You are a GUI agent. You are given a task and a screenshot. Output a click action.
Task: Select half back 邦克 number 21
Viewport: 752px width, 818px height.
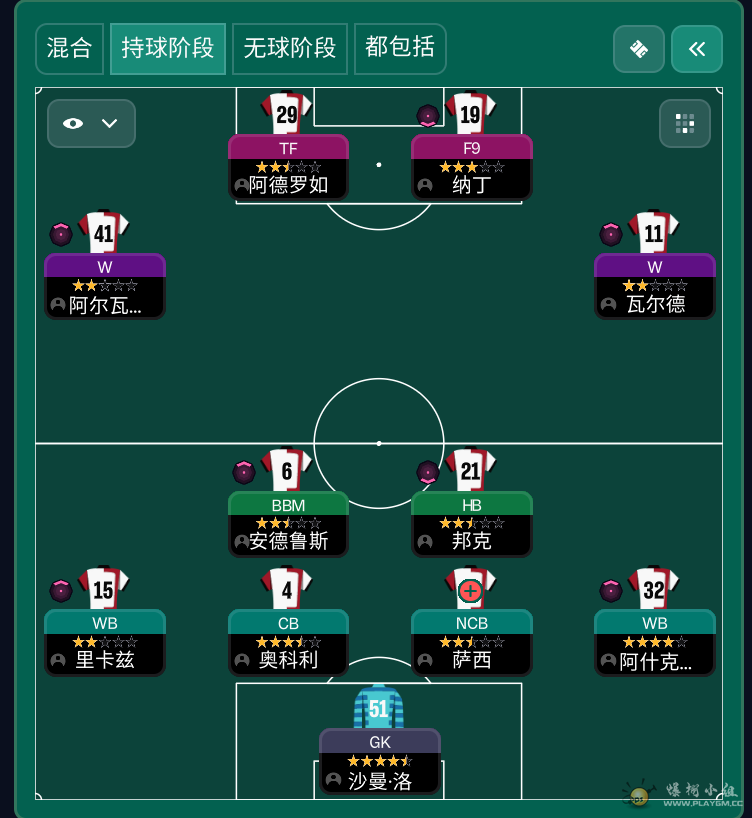coord(471,523)
